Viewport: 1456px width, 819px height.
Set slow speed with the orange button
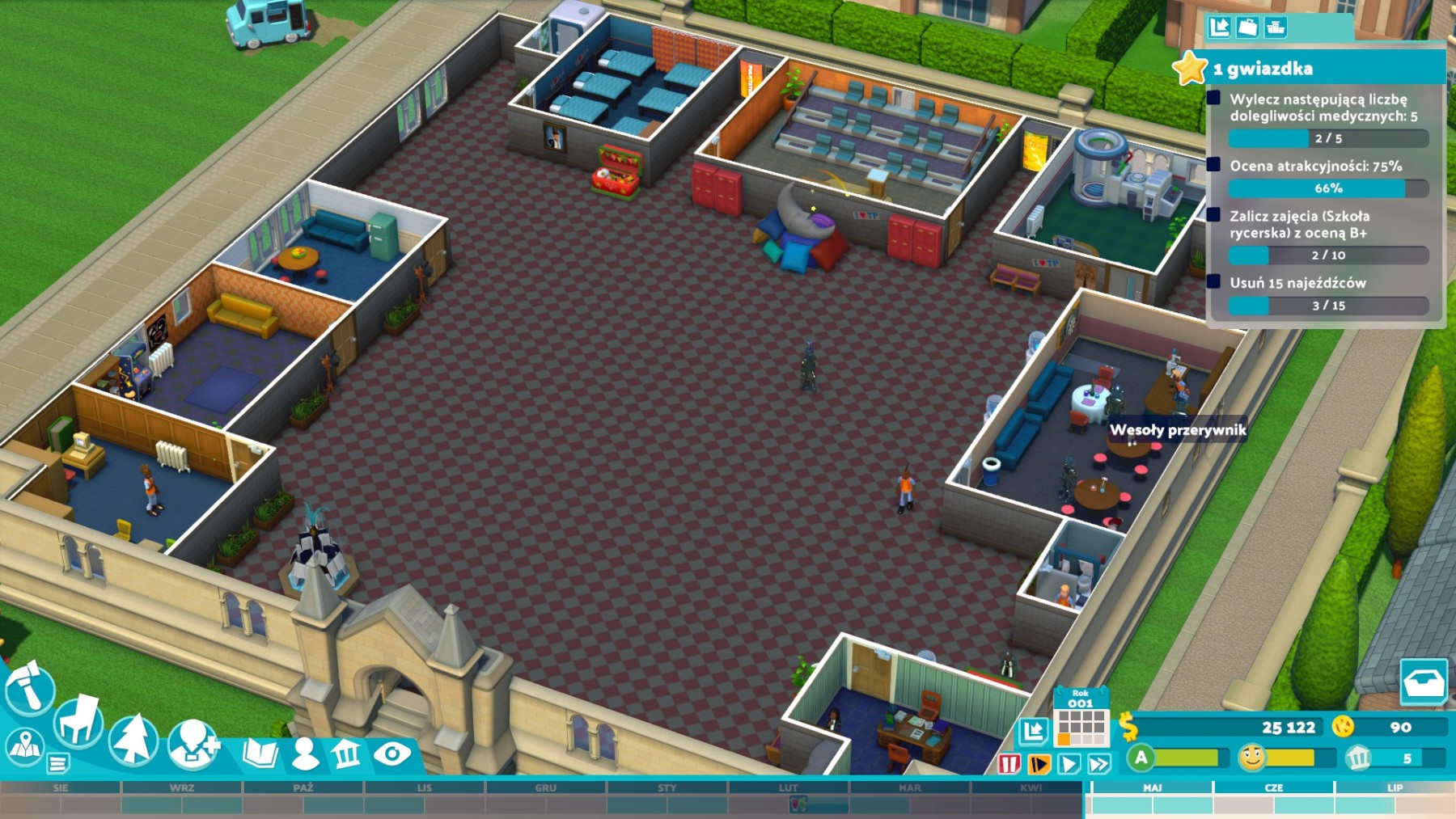[1039, 763]
